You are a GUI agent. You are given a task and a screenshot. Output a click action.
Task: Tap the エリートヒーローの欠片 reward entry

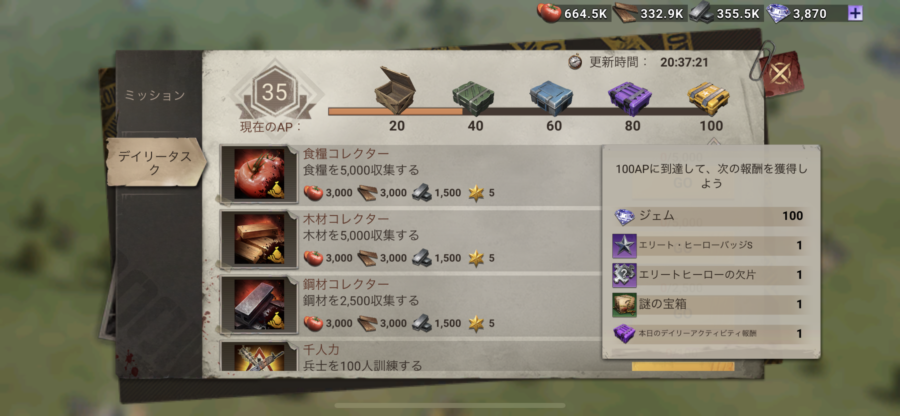(710, 275)
